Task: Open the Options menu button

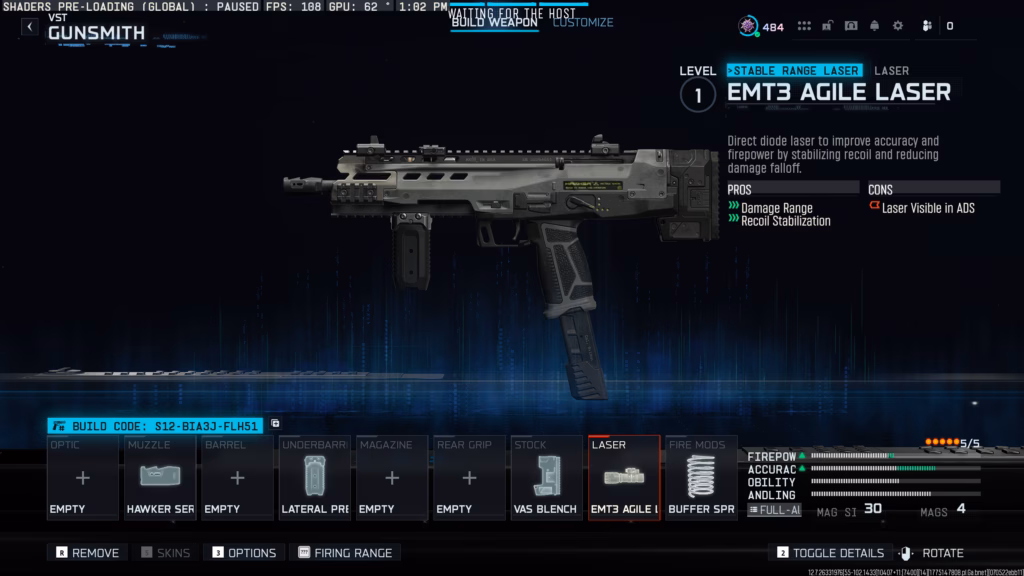Action: pos(244,553)
